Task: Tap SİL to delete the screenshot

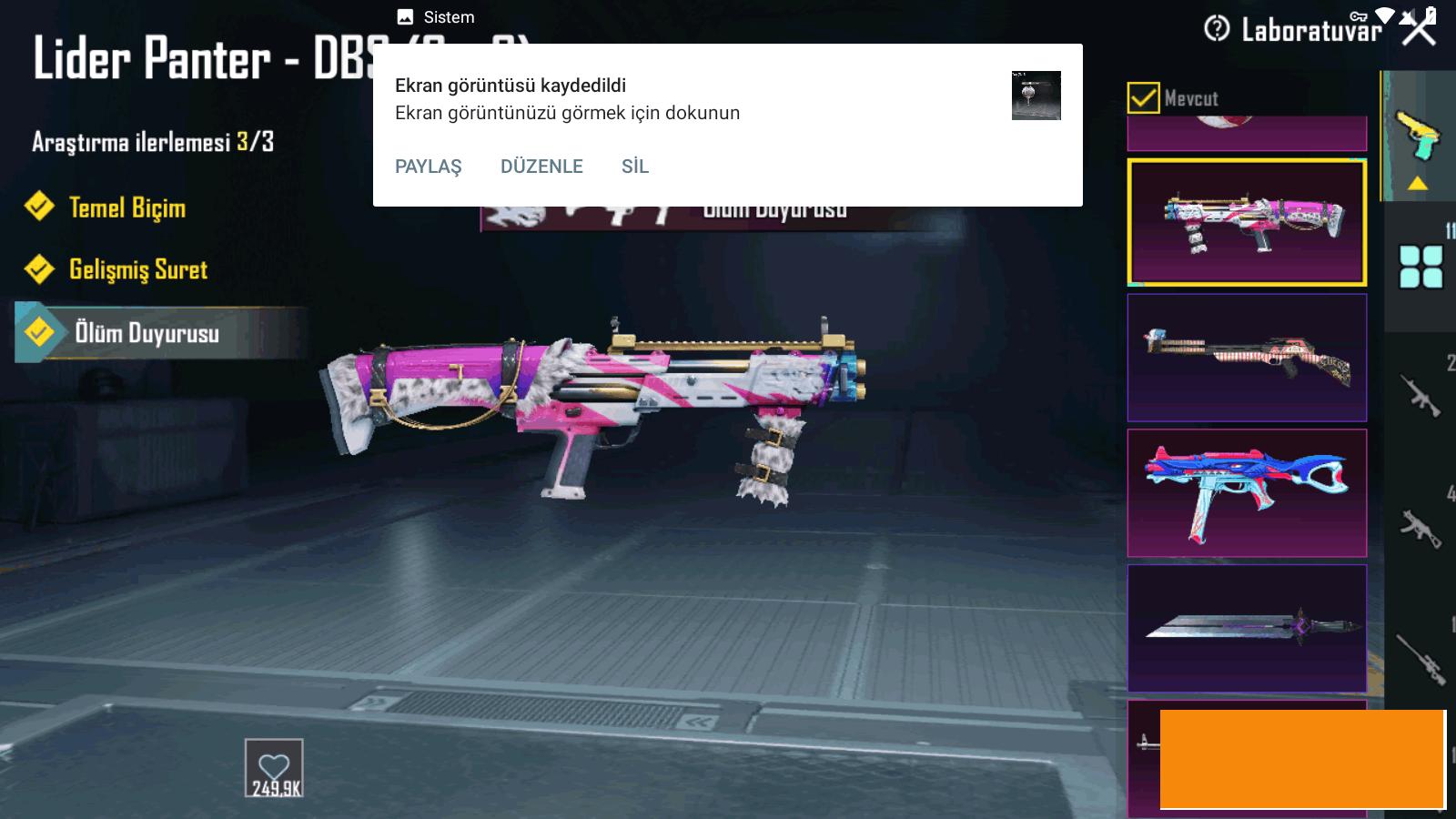Action: (x=634, y=167)
